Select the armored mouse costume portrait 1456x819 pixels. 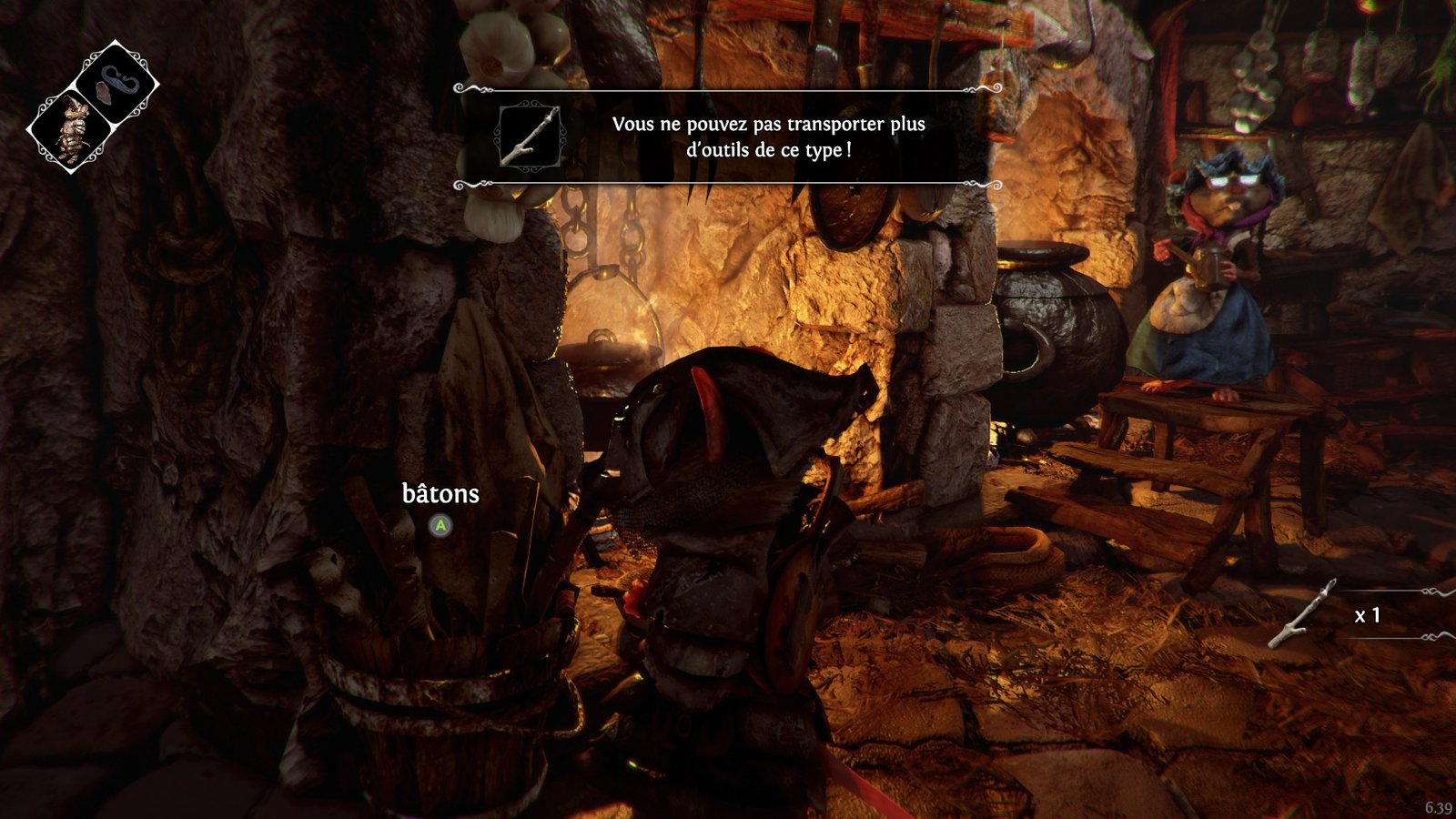pyautogui.click(x=69, y=130)
